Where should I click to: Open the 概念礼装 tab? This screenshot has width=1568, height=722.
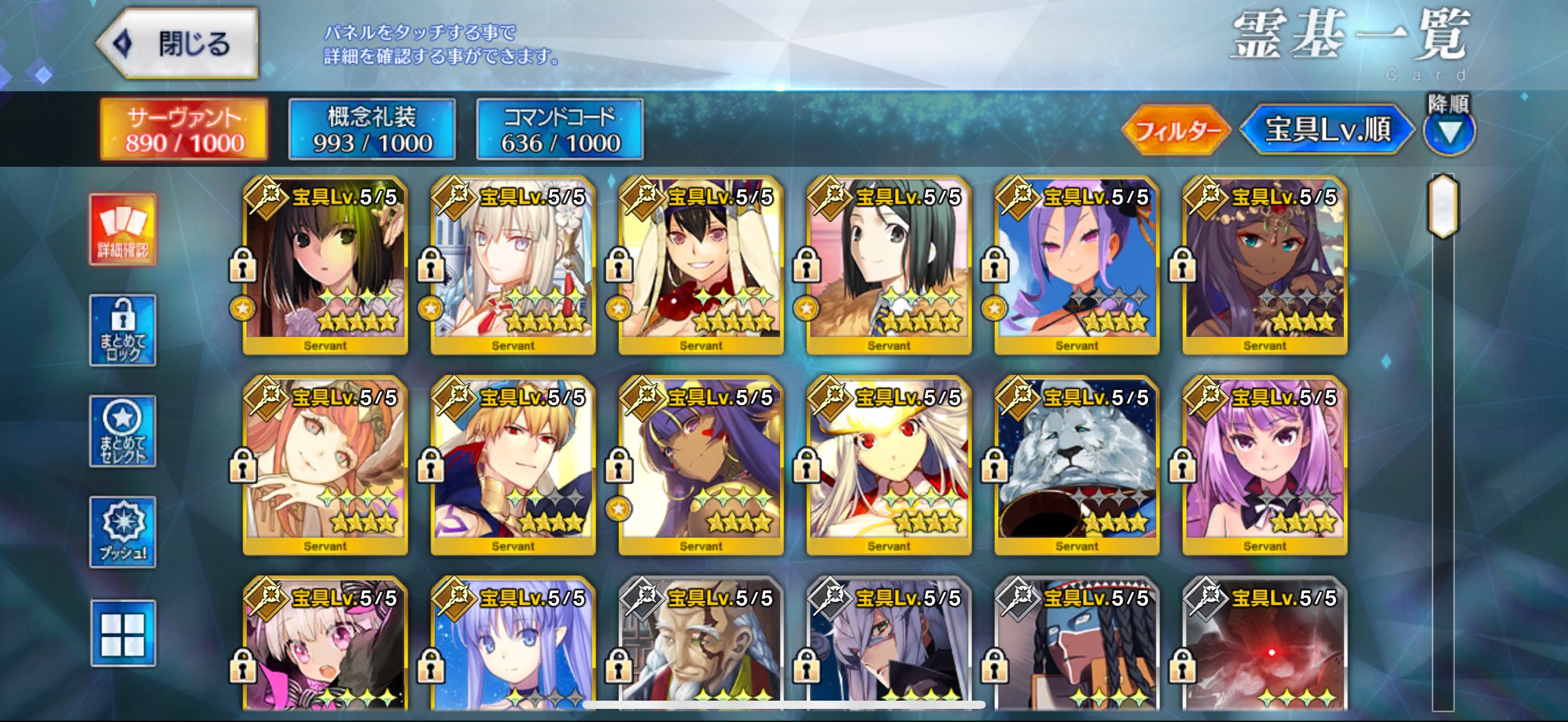(372, 130)
